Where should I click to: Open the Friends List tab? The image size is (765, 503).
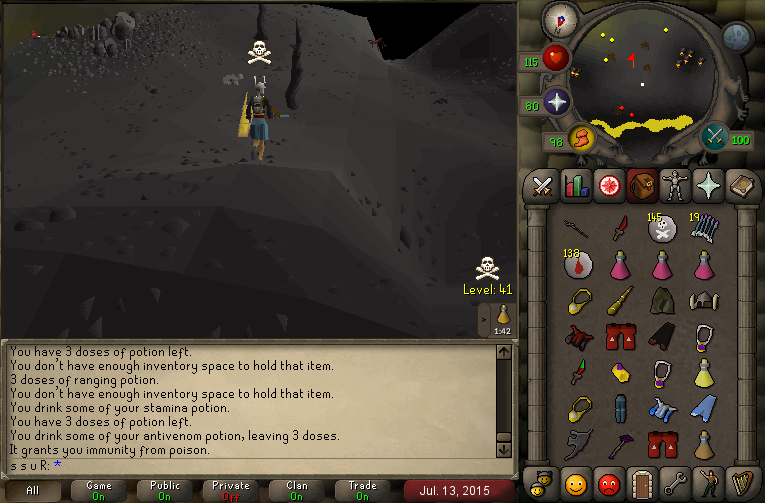[575, 482]
